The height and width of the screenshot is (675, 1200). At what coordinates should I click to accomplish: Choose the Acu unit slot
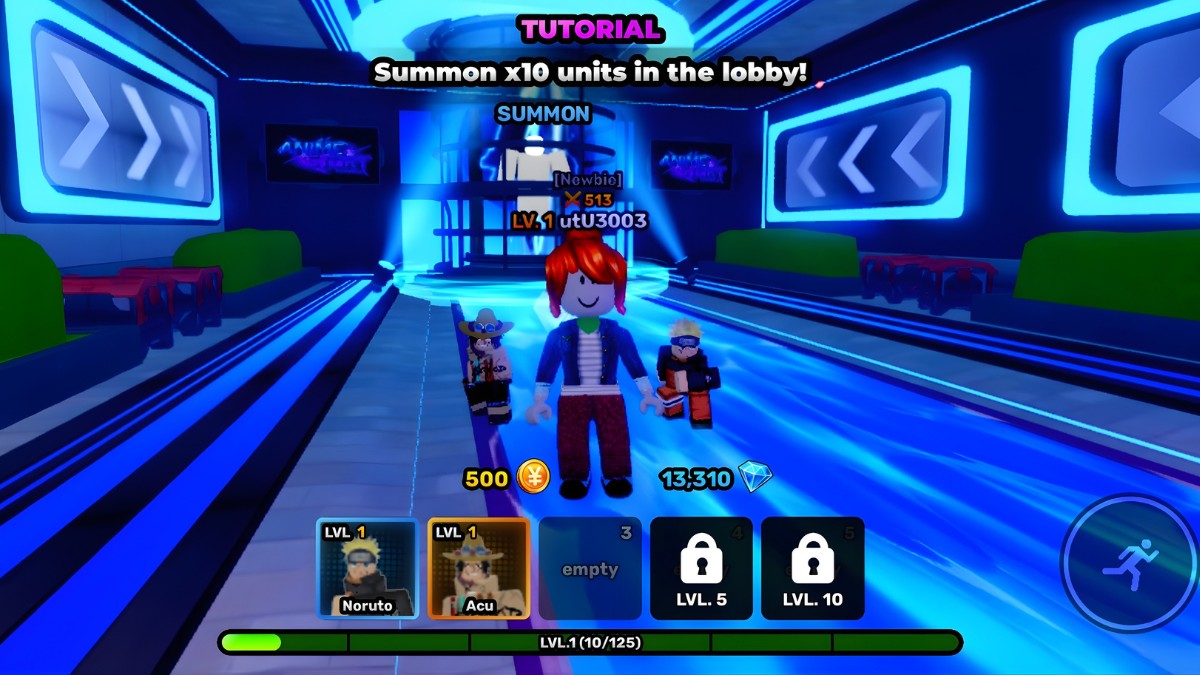point(478,568)
